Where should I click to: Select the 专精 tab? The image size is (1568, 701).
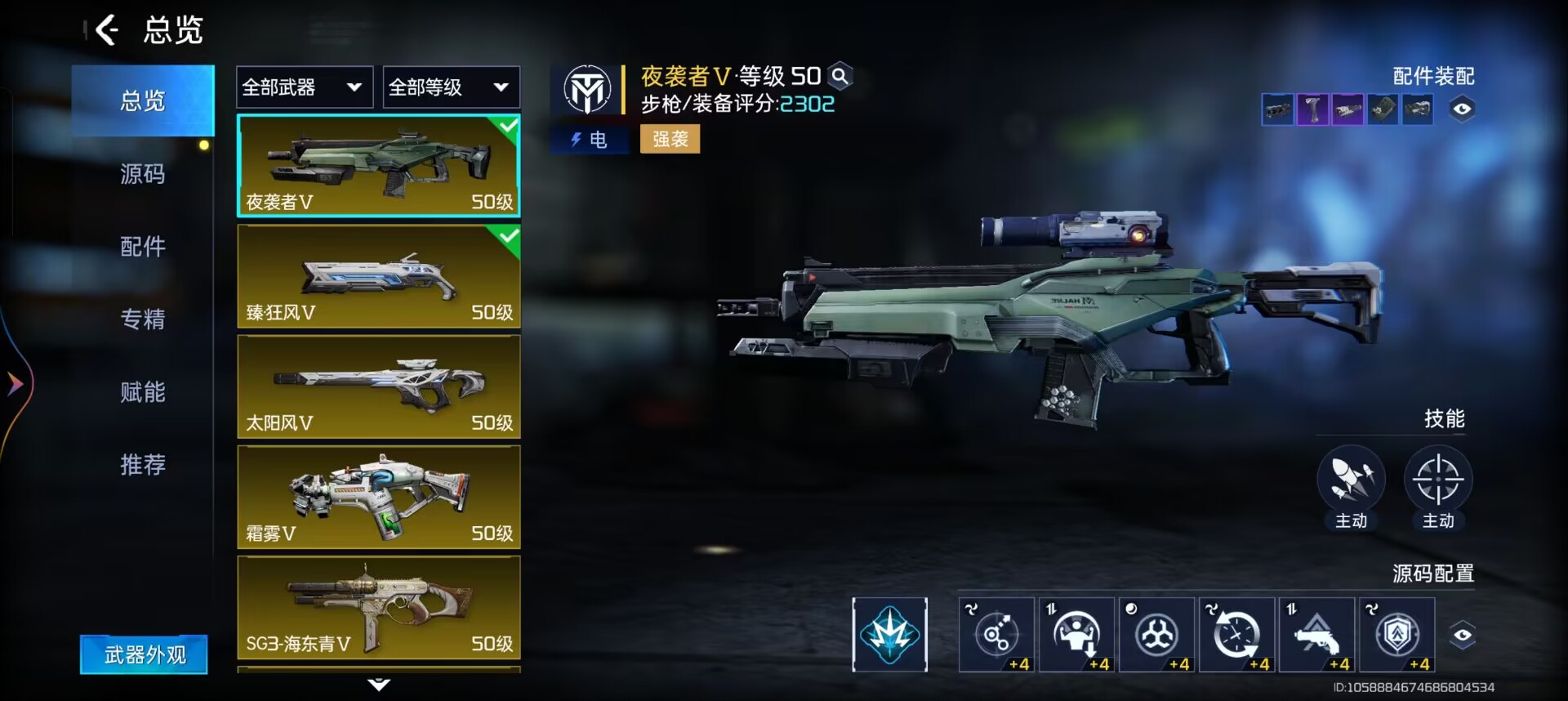(x=143, y=319)
